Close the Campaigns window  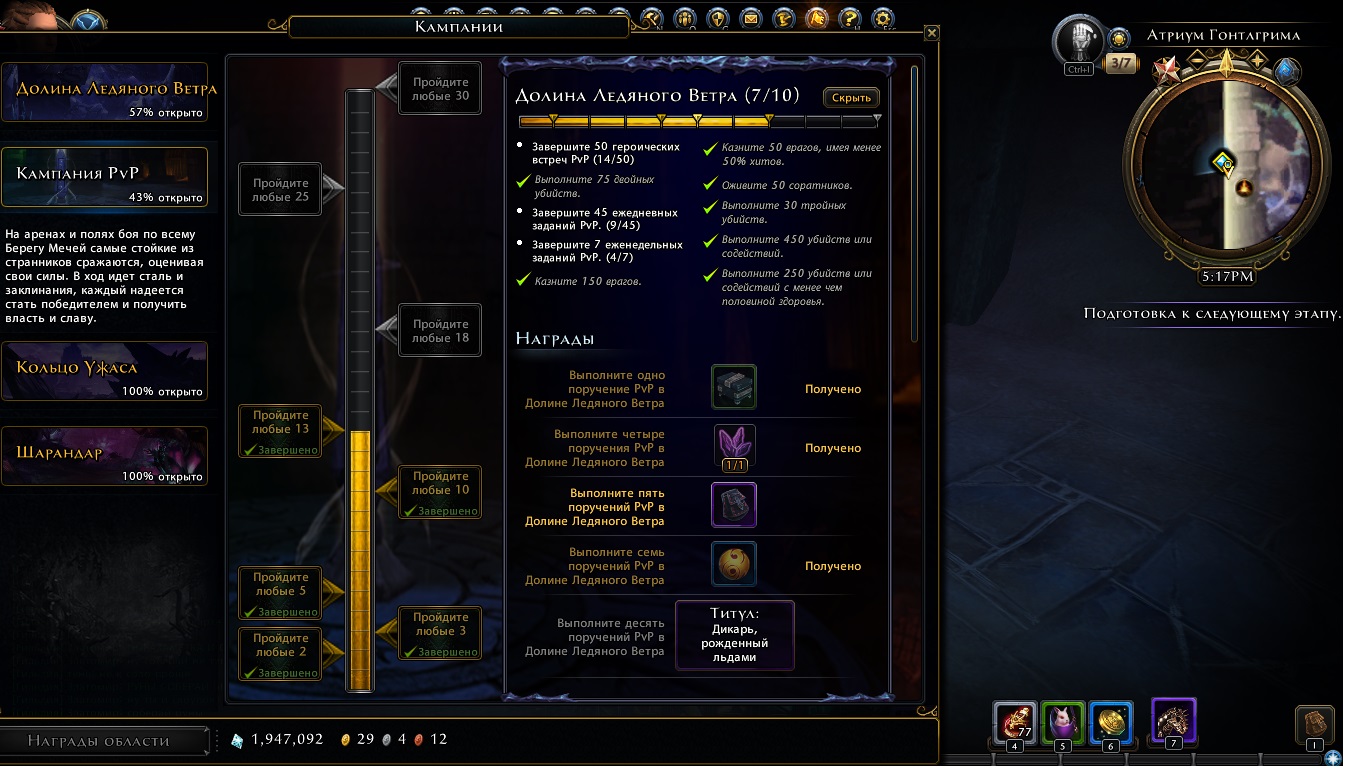(x=932, y=33)
